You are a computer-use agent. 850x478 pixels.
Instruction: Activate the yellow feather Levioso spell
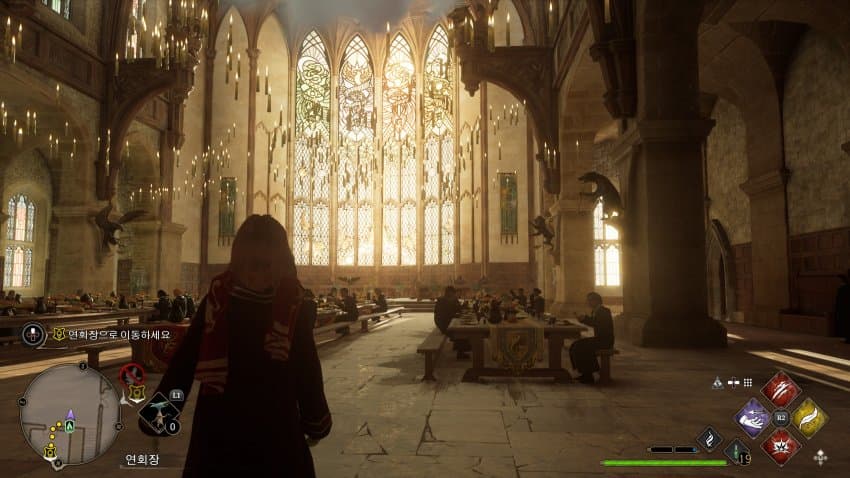point(809,418)
